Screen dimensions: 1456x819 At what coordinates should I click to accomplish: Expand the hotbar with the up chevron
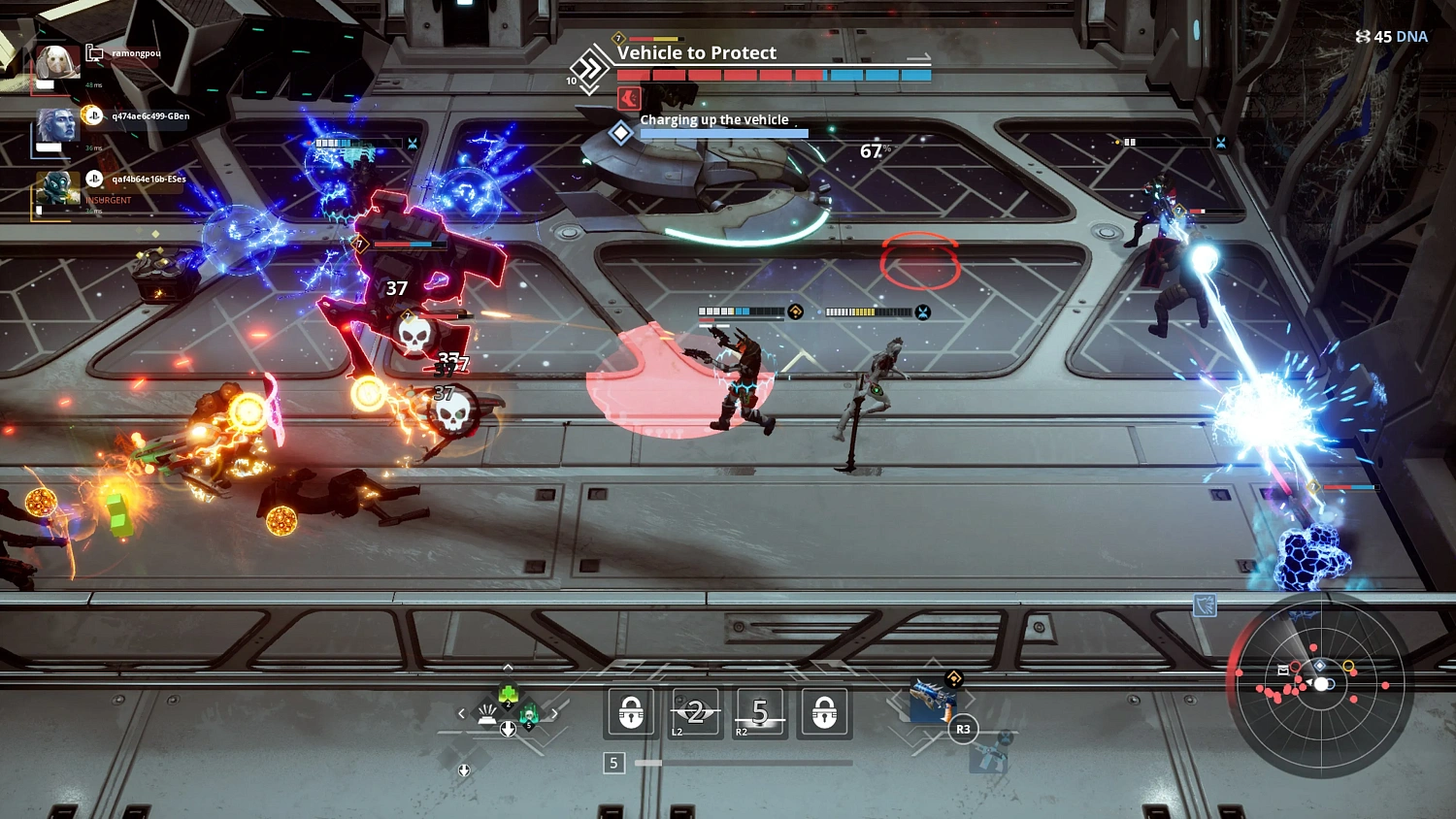pyautogui.click(x=508, y=667)
